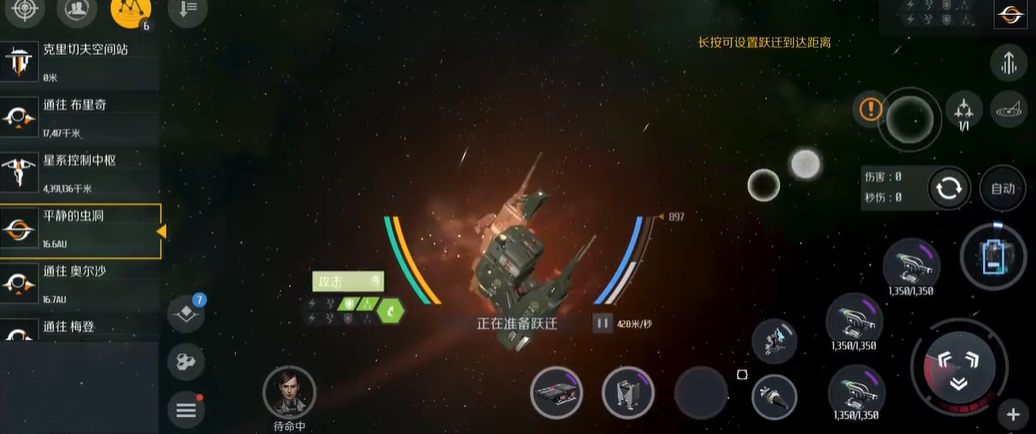Image resolution: width=1036 pixels, height=434 pixels.
Task: Toggle the 自动 auto button
Action: pyautogui.click(x=1003, y=188)
